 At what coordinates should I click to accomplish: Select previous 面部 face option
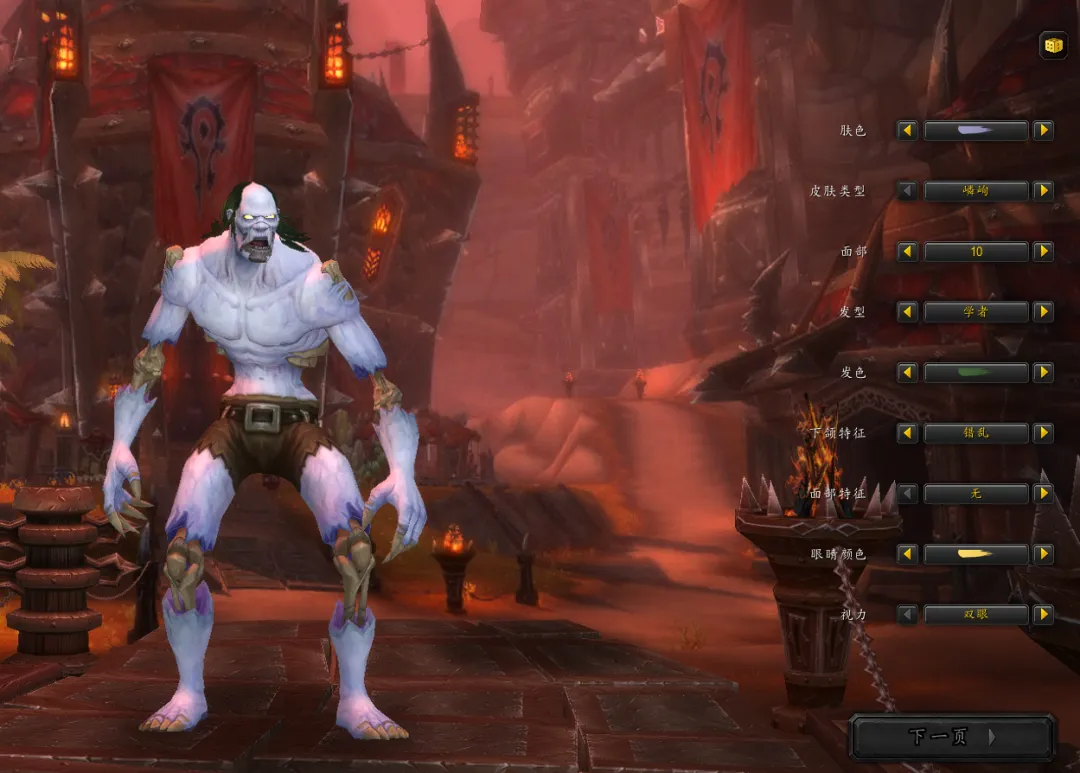pos(907,251)
